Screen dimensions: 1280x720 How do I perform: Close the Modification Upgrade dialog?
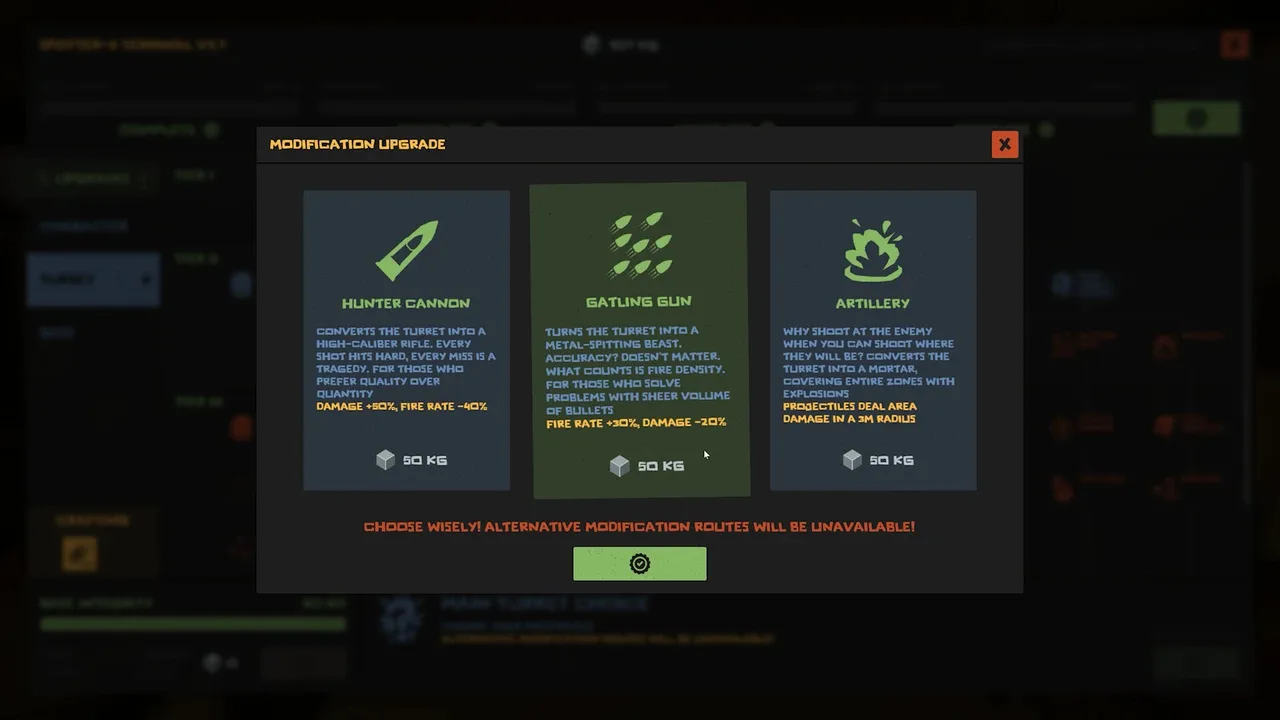[1004, 145]
